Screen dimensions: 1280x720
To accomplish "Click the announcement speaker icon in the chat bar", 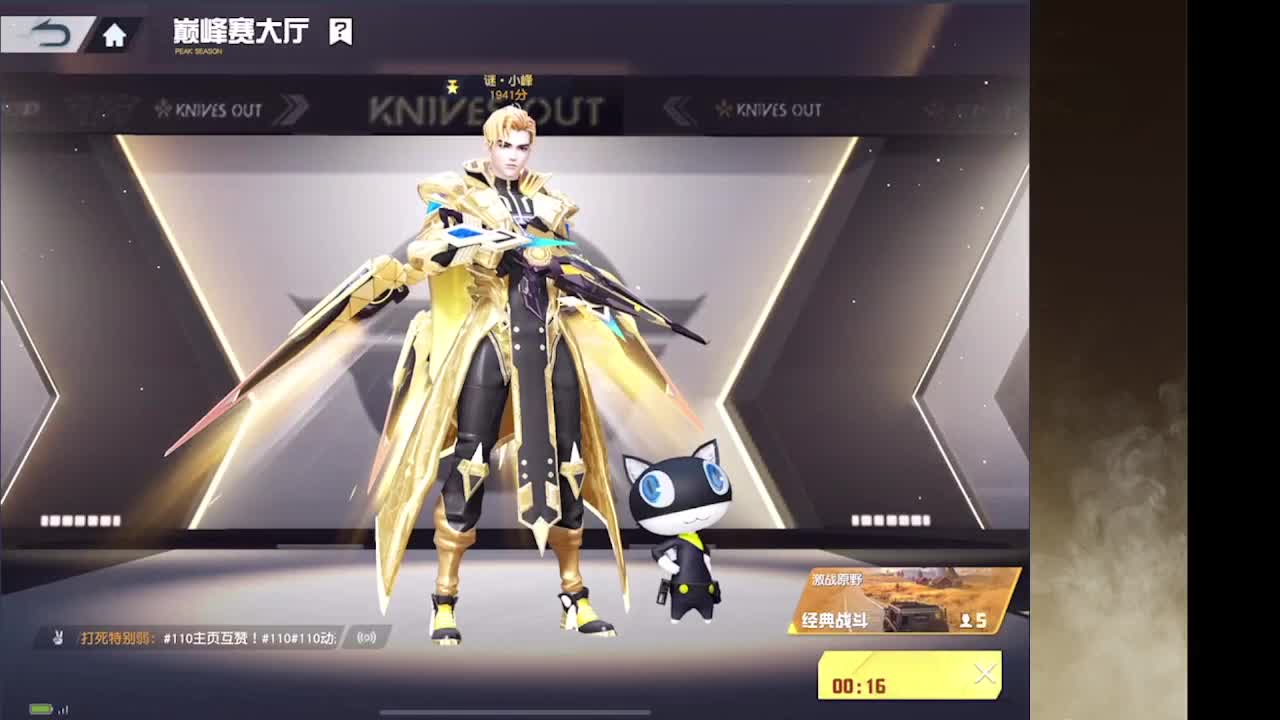I will (364, 635).
